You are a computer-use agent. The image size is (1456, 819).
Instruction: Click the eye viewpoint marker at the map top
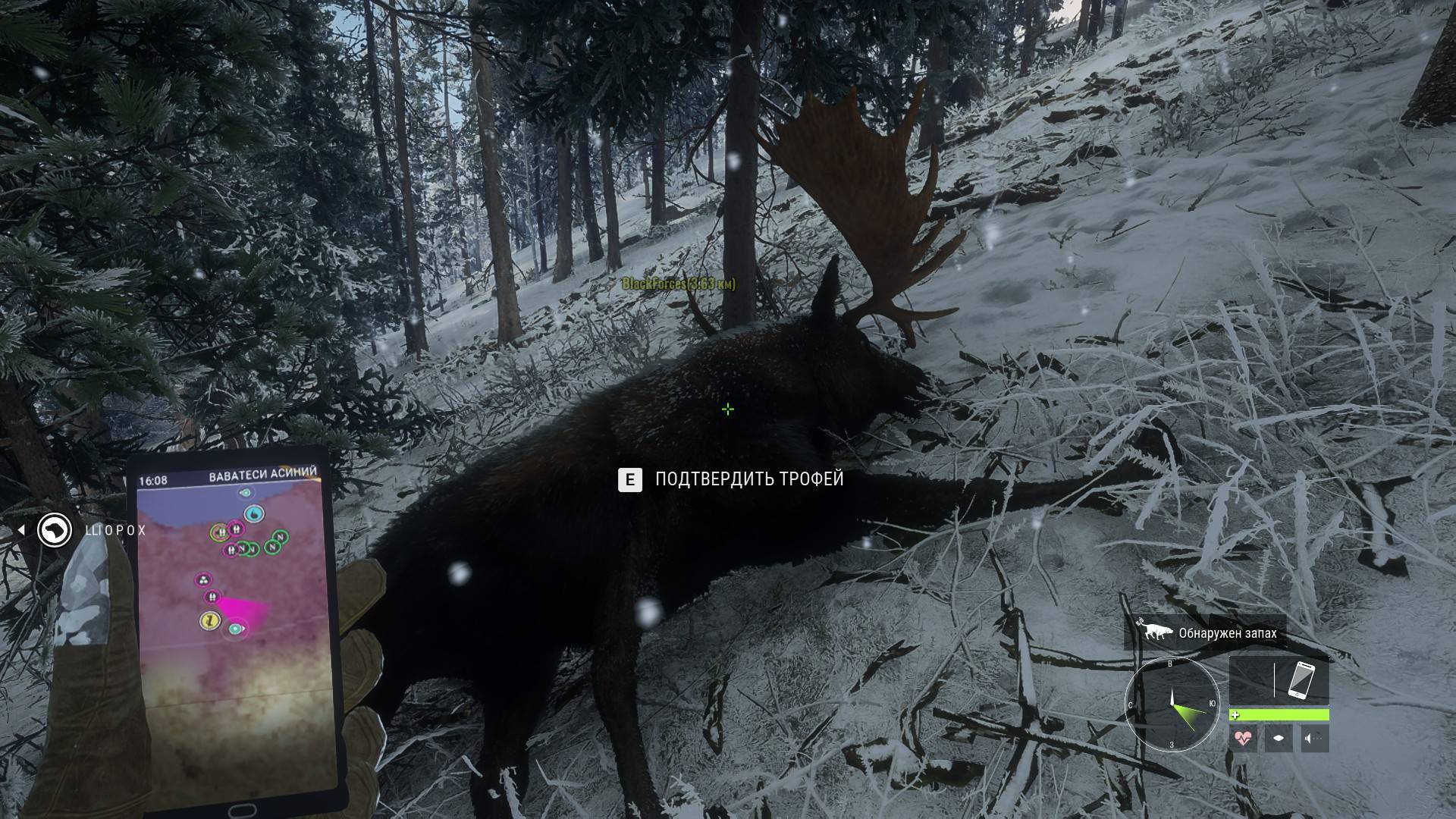click(245, 493)
